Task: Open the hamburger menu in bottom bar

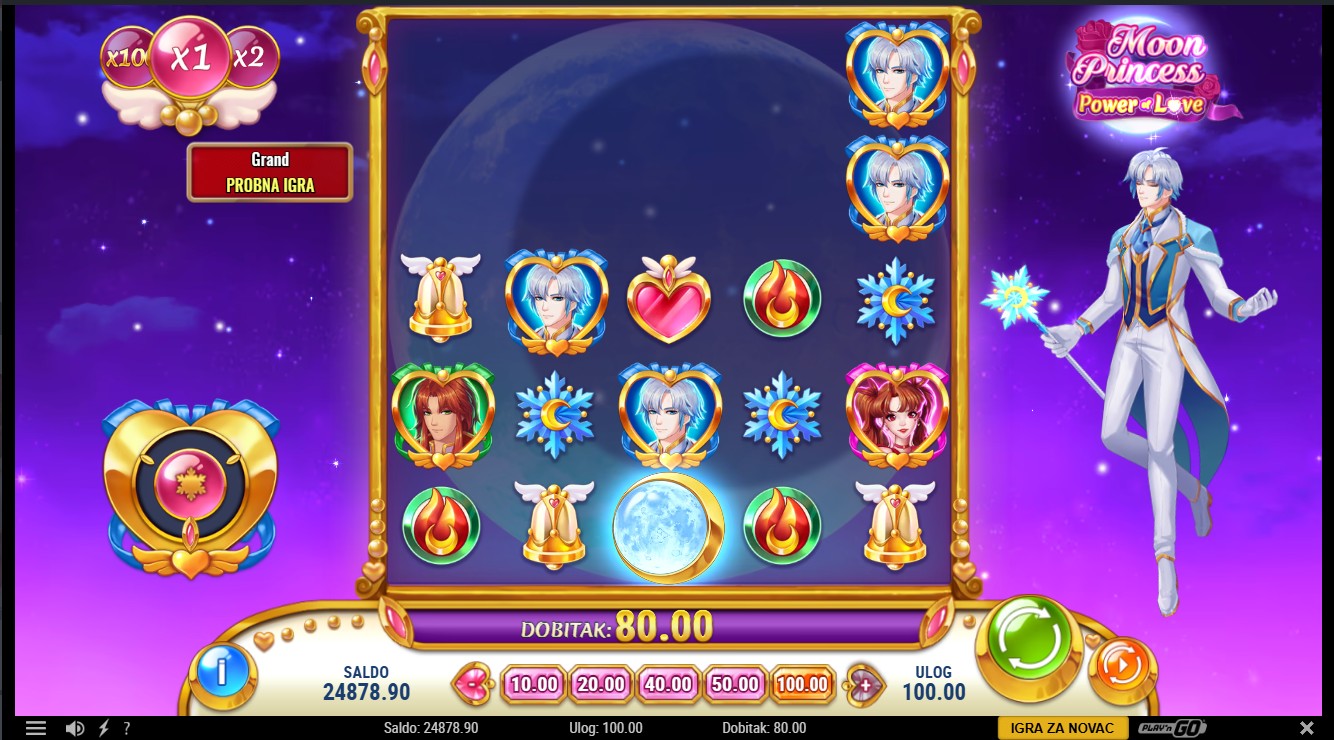Action: click(36, 728)
